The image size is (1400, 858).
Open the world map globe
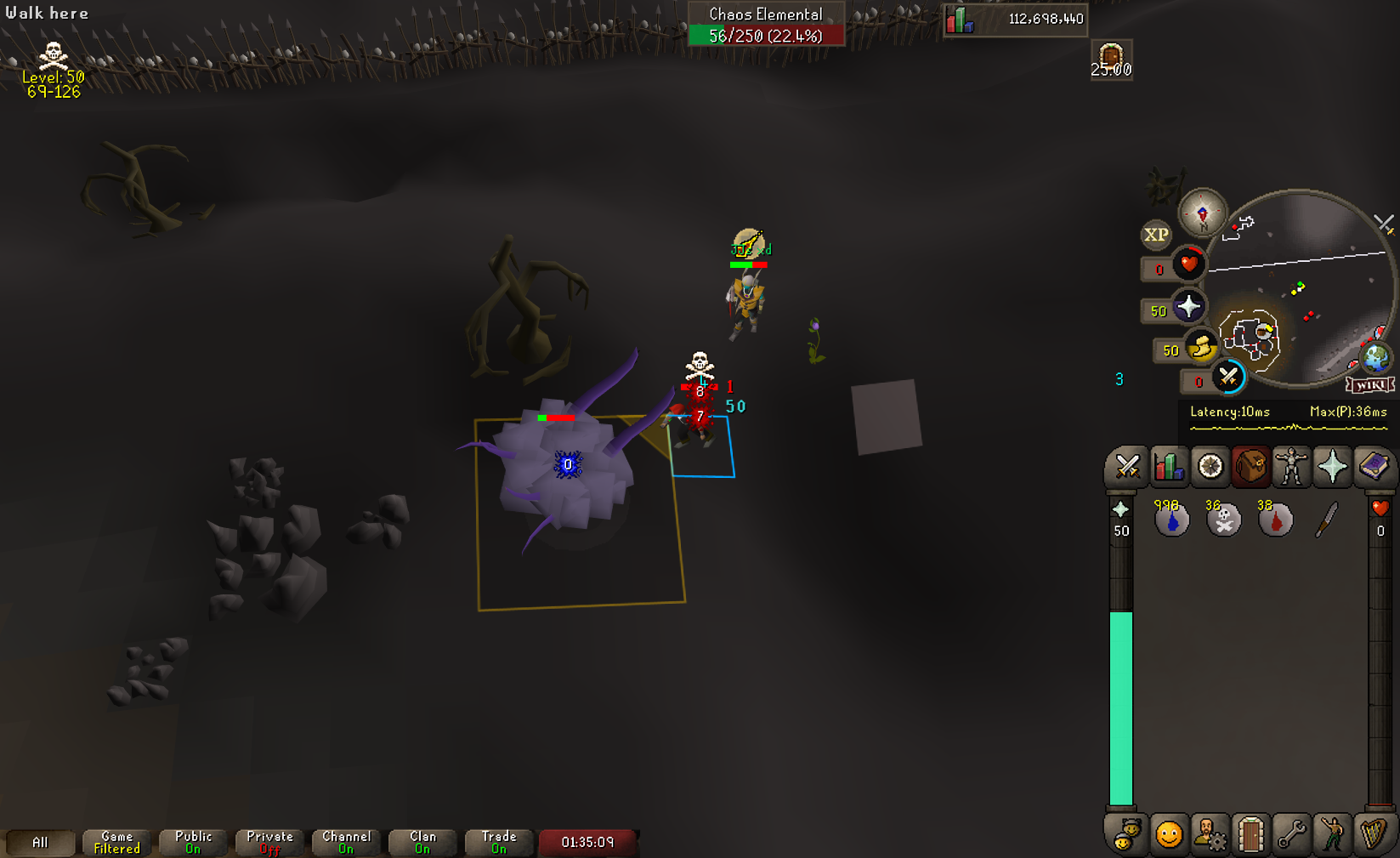pos(1375,358)
